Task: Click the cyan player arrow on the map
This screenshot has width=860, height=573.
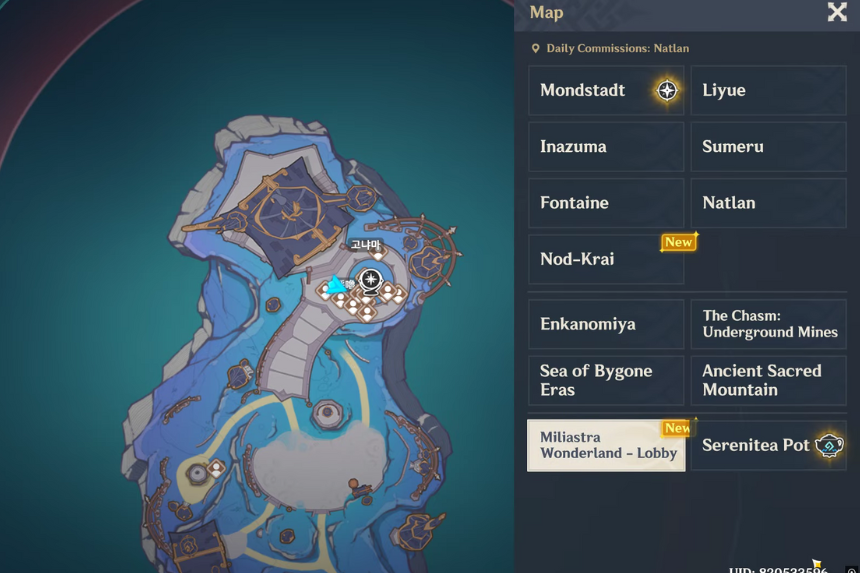Action: coord(336,285)
